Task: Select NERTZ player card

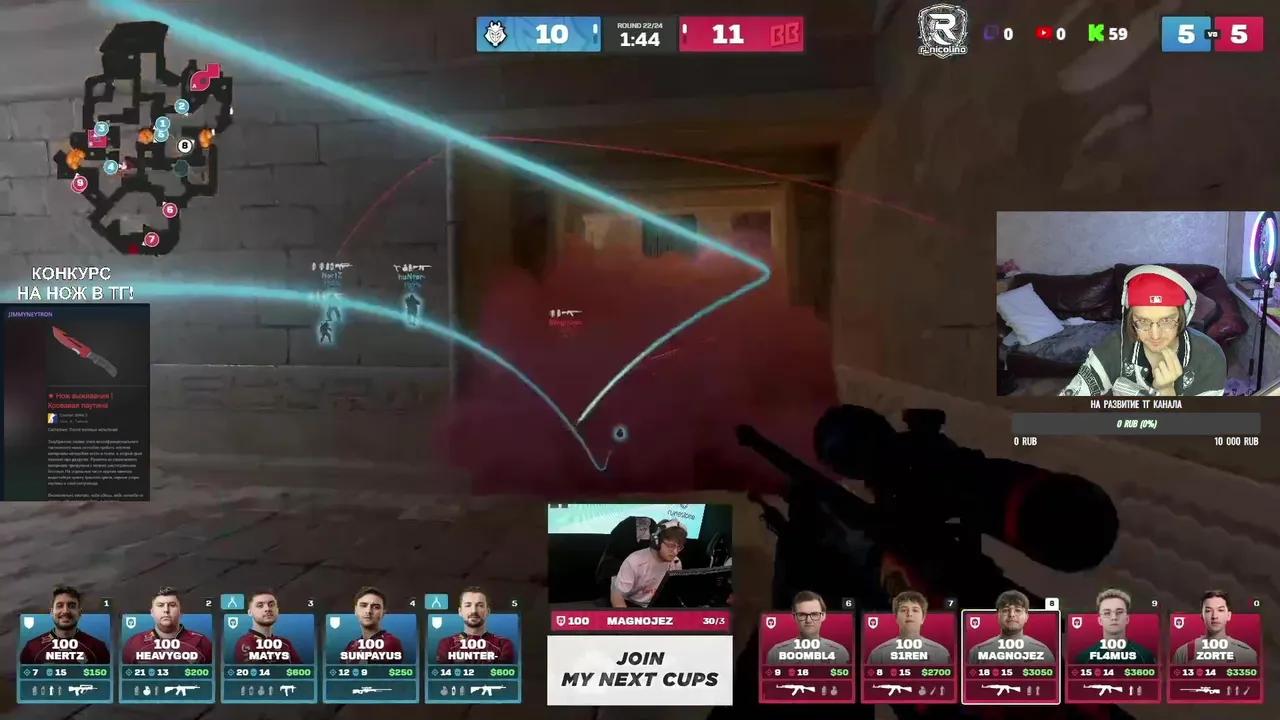Action: coord(66,650)
